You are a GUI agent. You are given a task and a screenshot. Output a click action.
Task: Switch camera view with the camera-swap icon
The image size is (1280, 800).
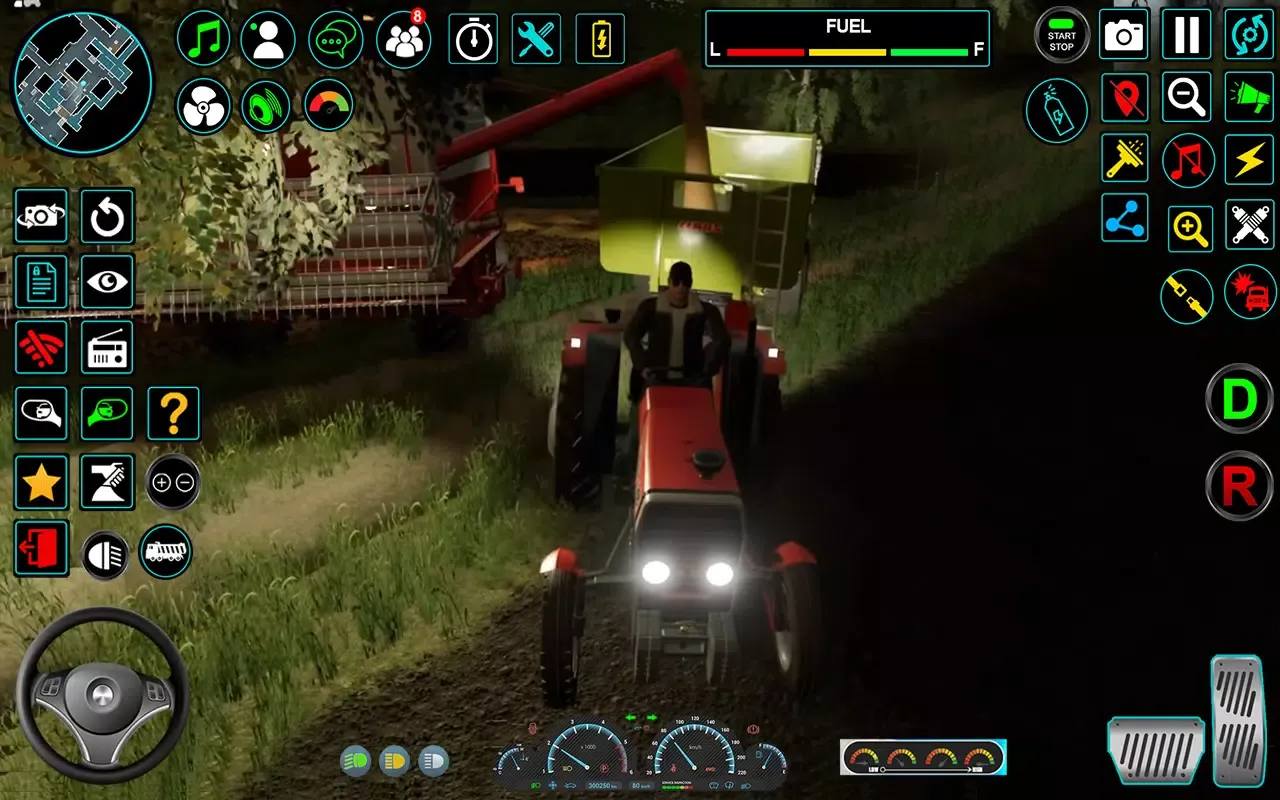tap(41, 217)
